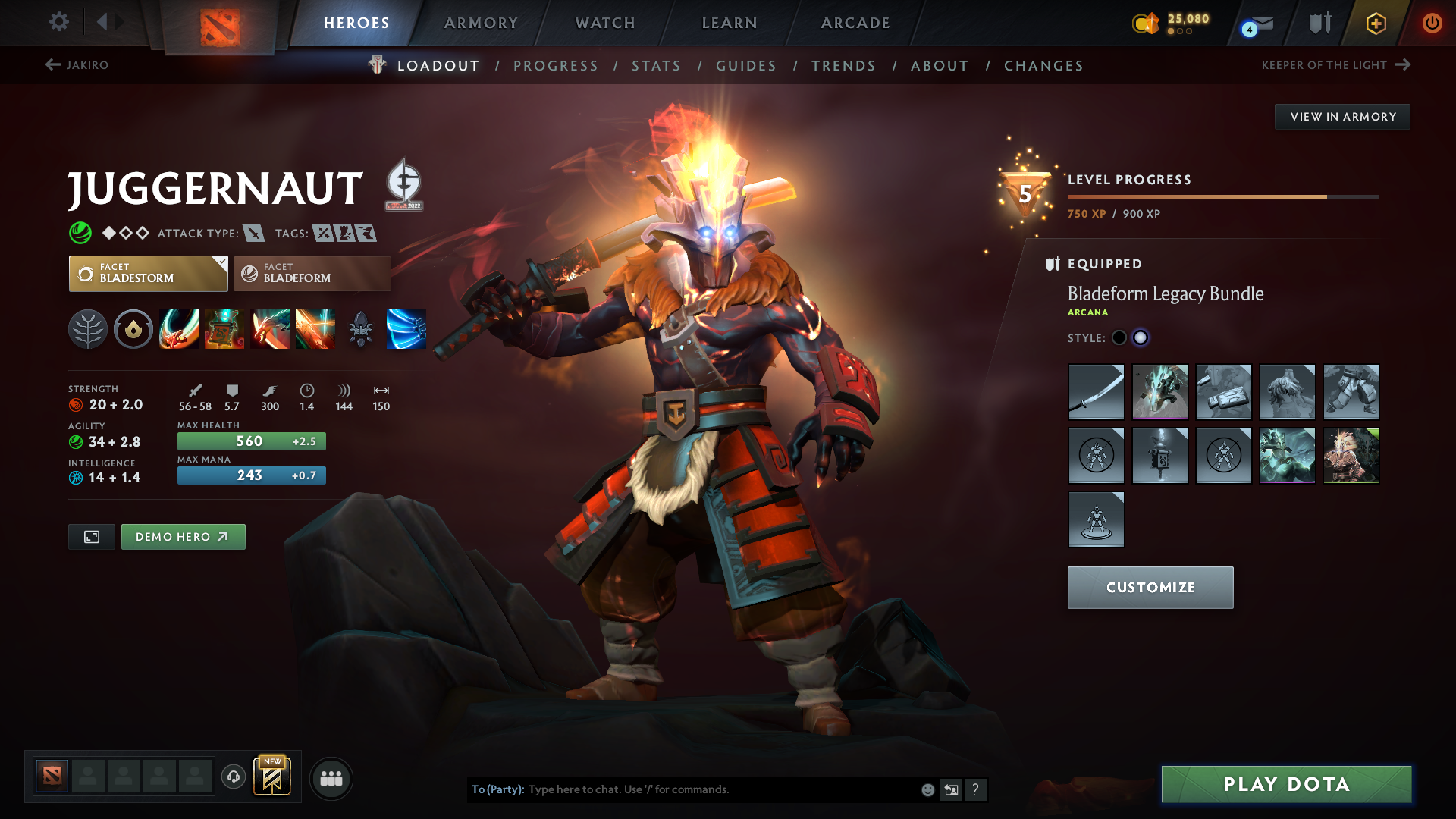Select the Healing Ward ability icon
The width and height of the screenshot is (1456, 819).
224,329
